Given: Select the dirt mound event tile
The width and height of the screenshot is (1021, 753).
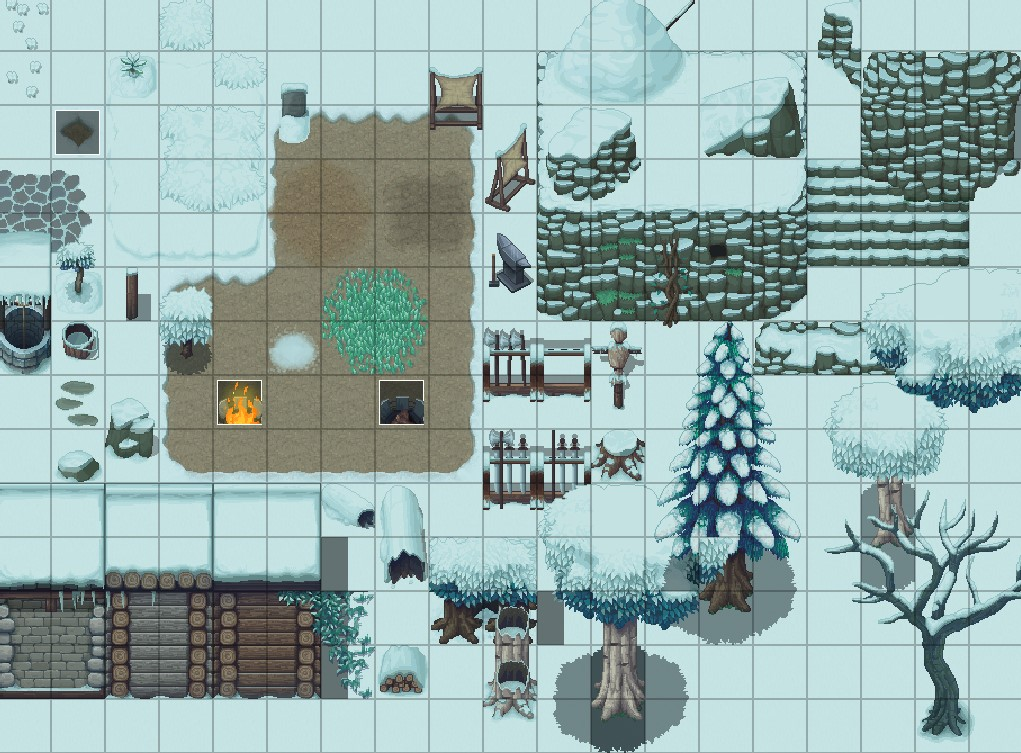Looking at the screenshot, I should [x=77, y=132].
